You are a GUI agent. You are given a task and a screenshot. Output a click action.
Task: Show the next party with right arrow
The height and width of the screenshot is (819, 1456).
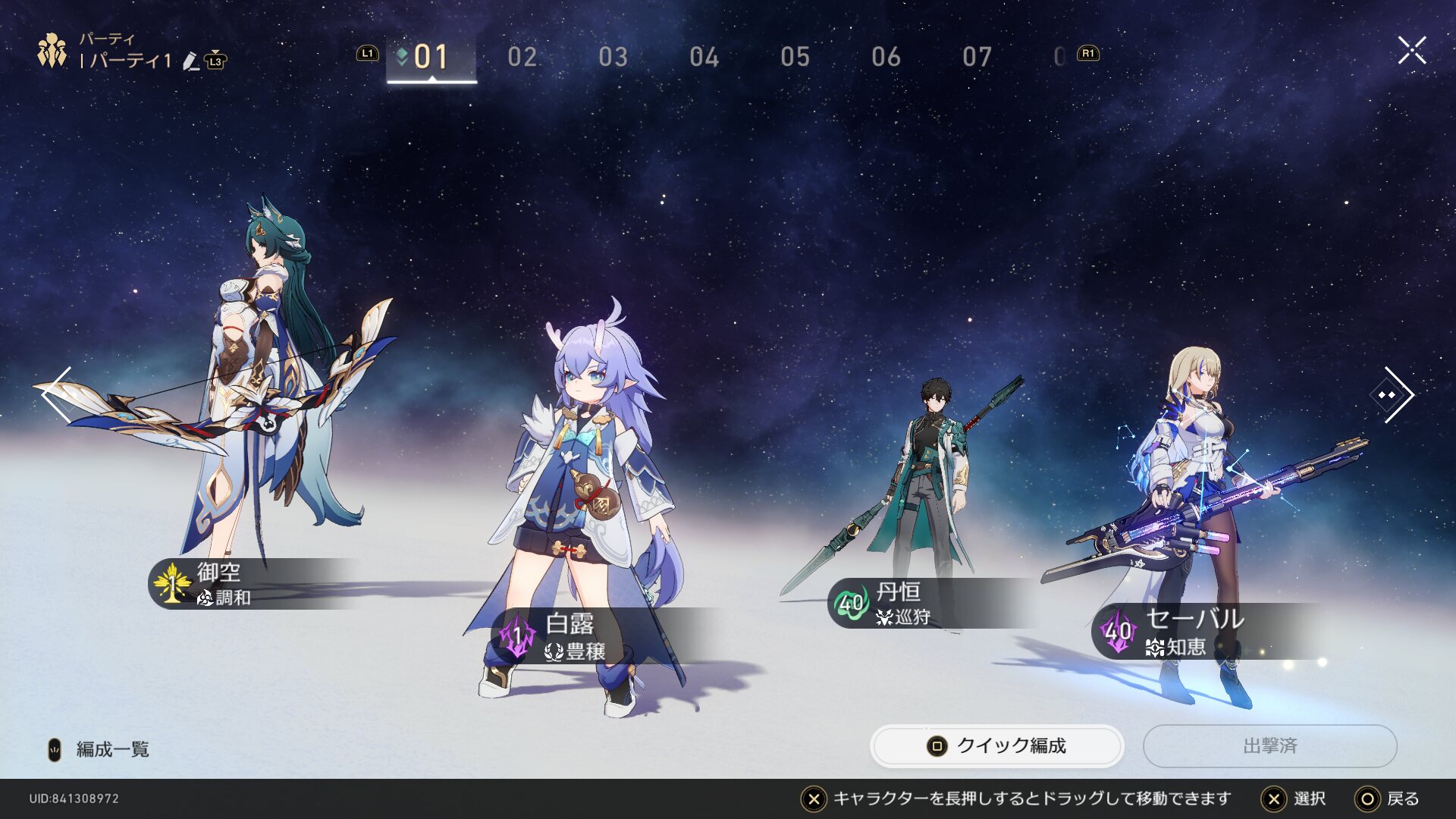(x=1394, y=394)
